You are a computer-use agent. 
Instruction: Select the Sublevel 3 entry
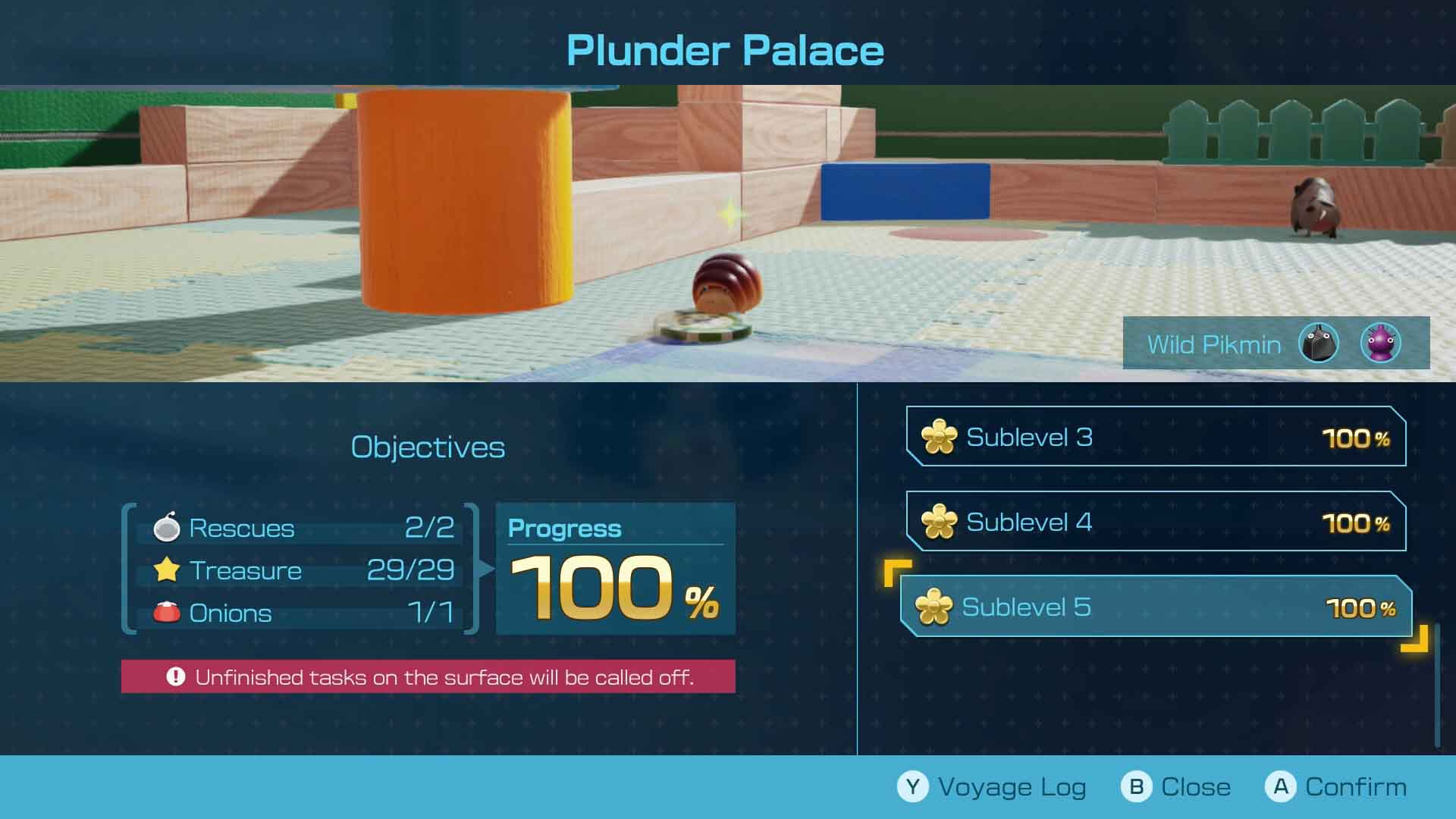click(1153, 437)
